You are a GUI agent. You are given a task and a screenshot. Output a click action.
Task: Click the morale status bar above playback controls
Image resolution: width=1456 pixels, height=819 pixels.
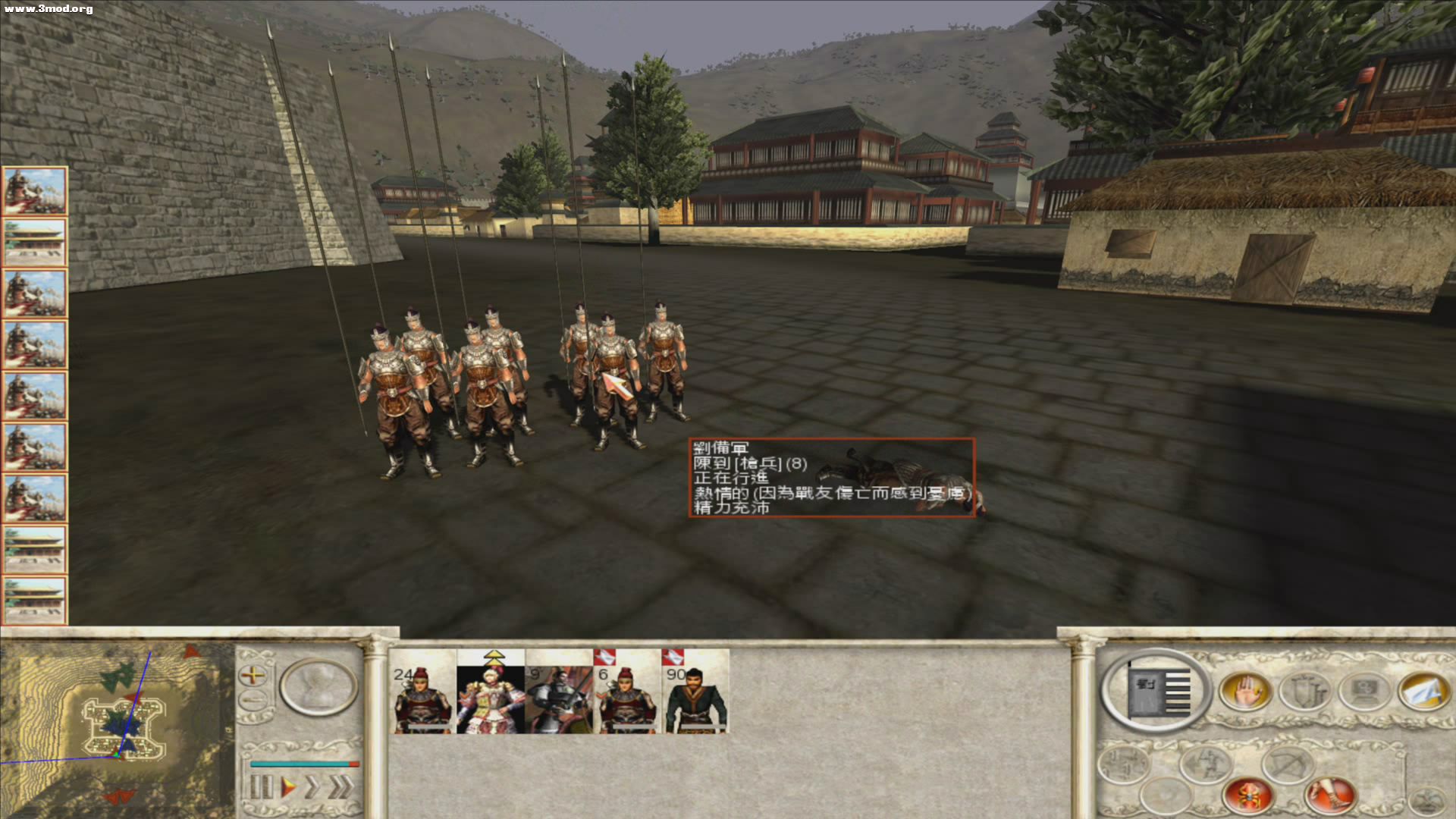pyautogui.click(x=305, y=764)
